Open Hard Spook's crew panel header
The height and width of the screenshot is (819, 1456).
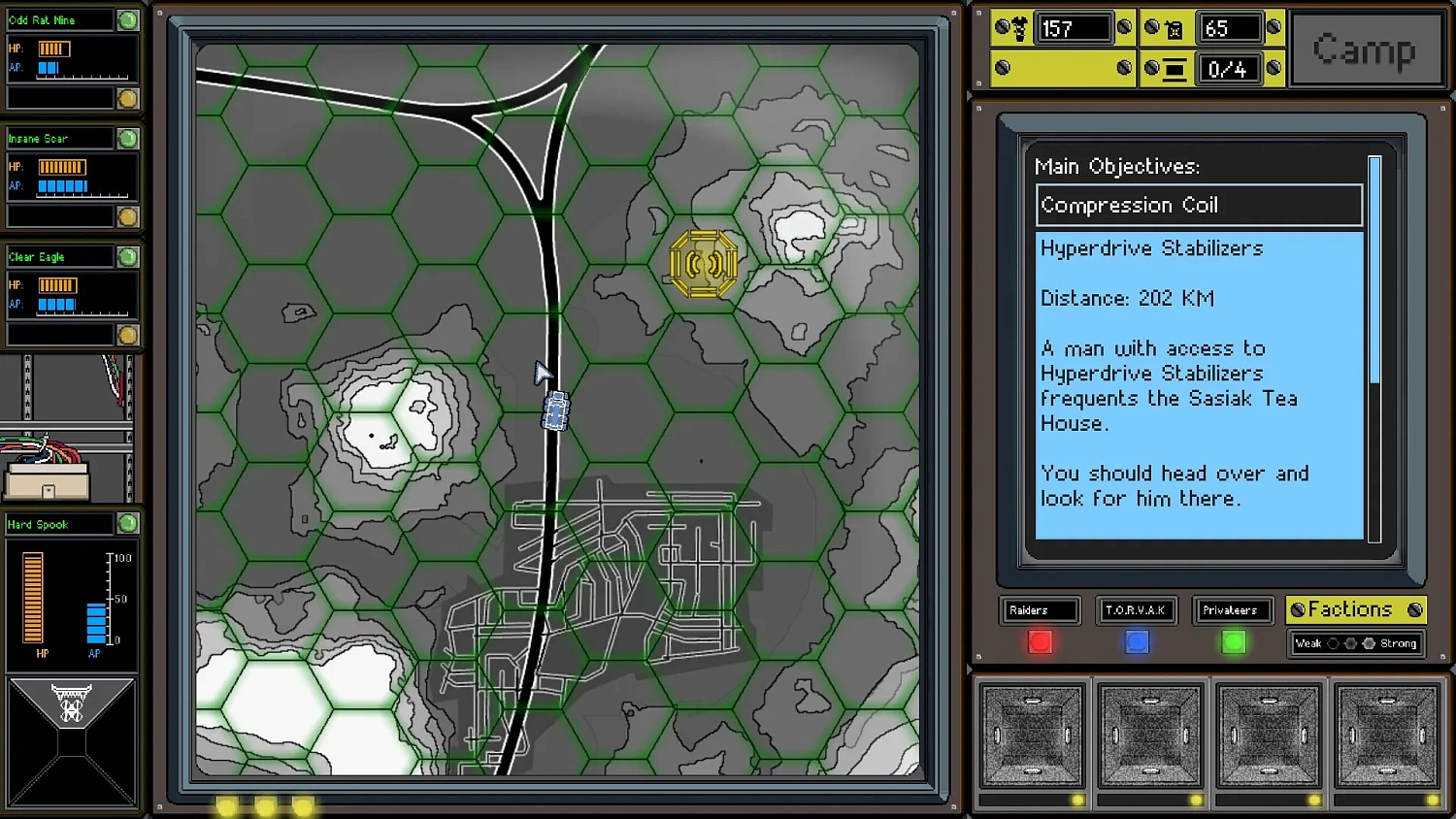click(60, 524)
